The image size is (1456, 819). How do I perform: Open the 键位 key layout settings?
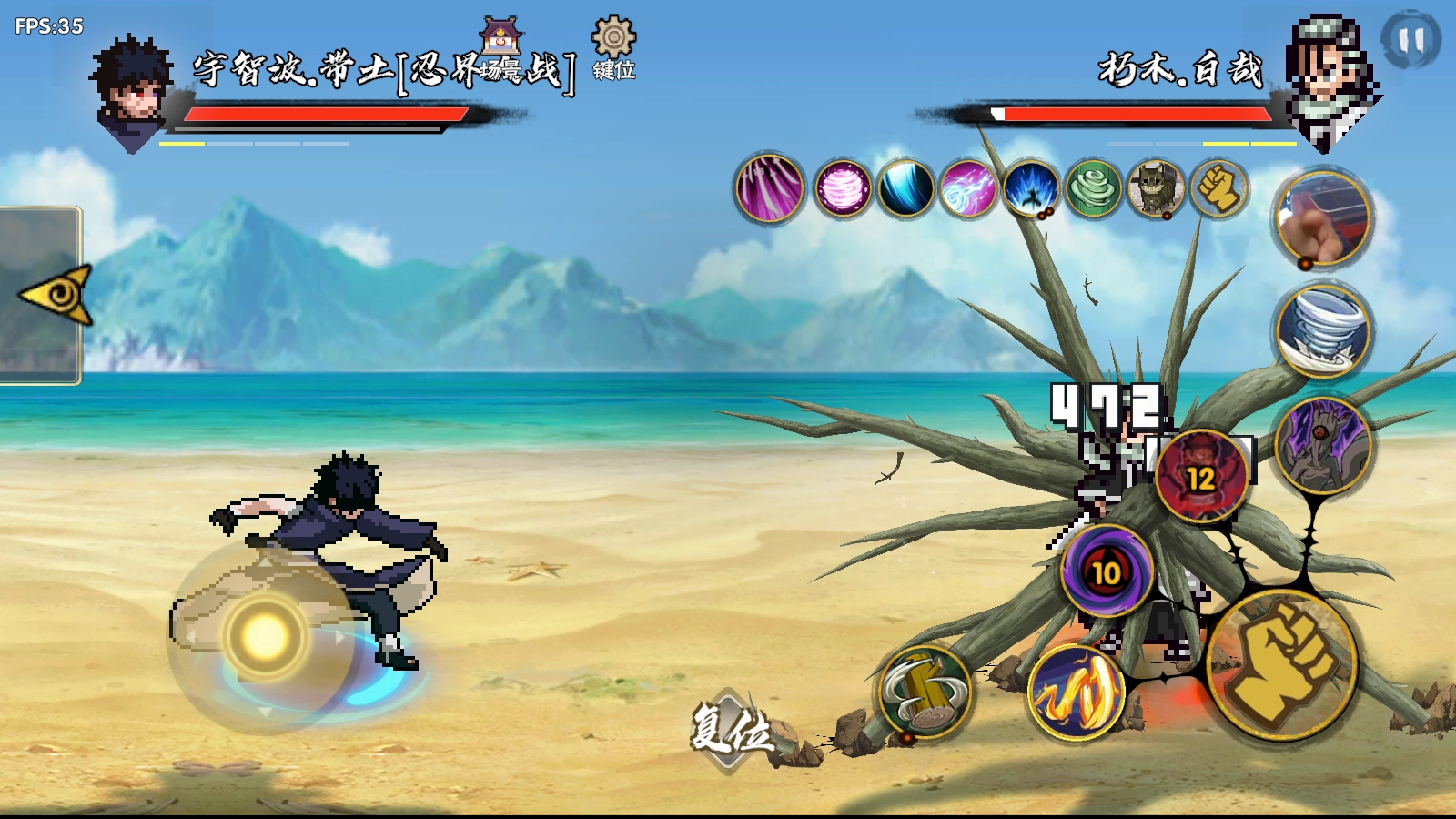point(613,49)
